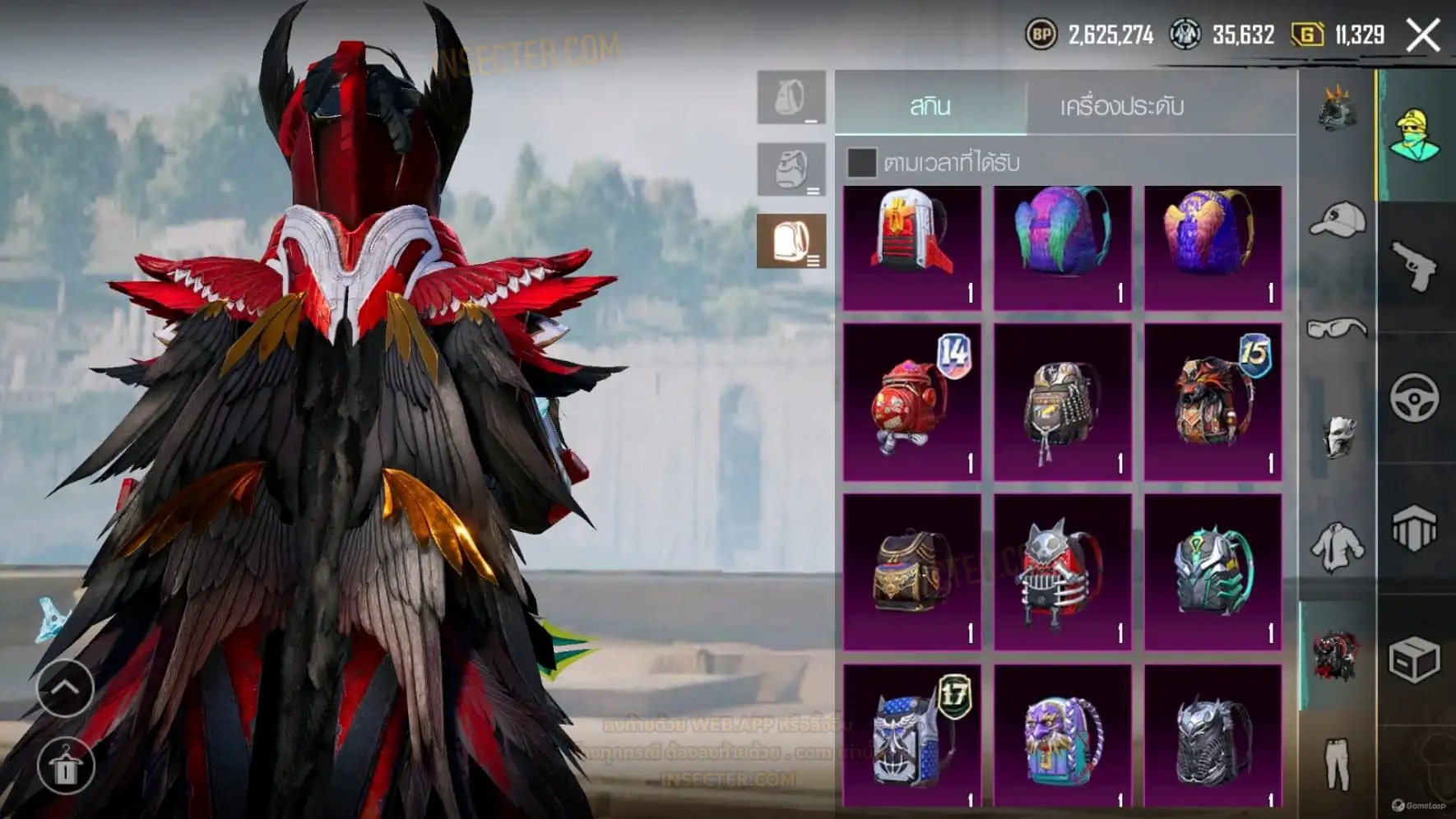Select the skull cat red backpack
Screen dimensions: 1456x819
(x=1062, y=571)
